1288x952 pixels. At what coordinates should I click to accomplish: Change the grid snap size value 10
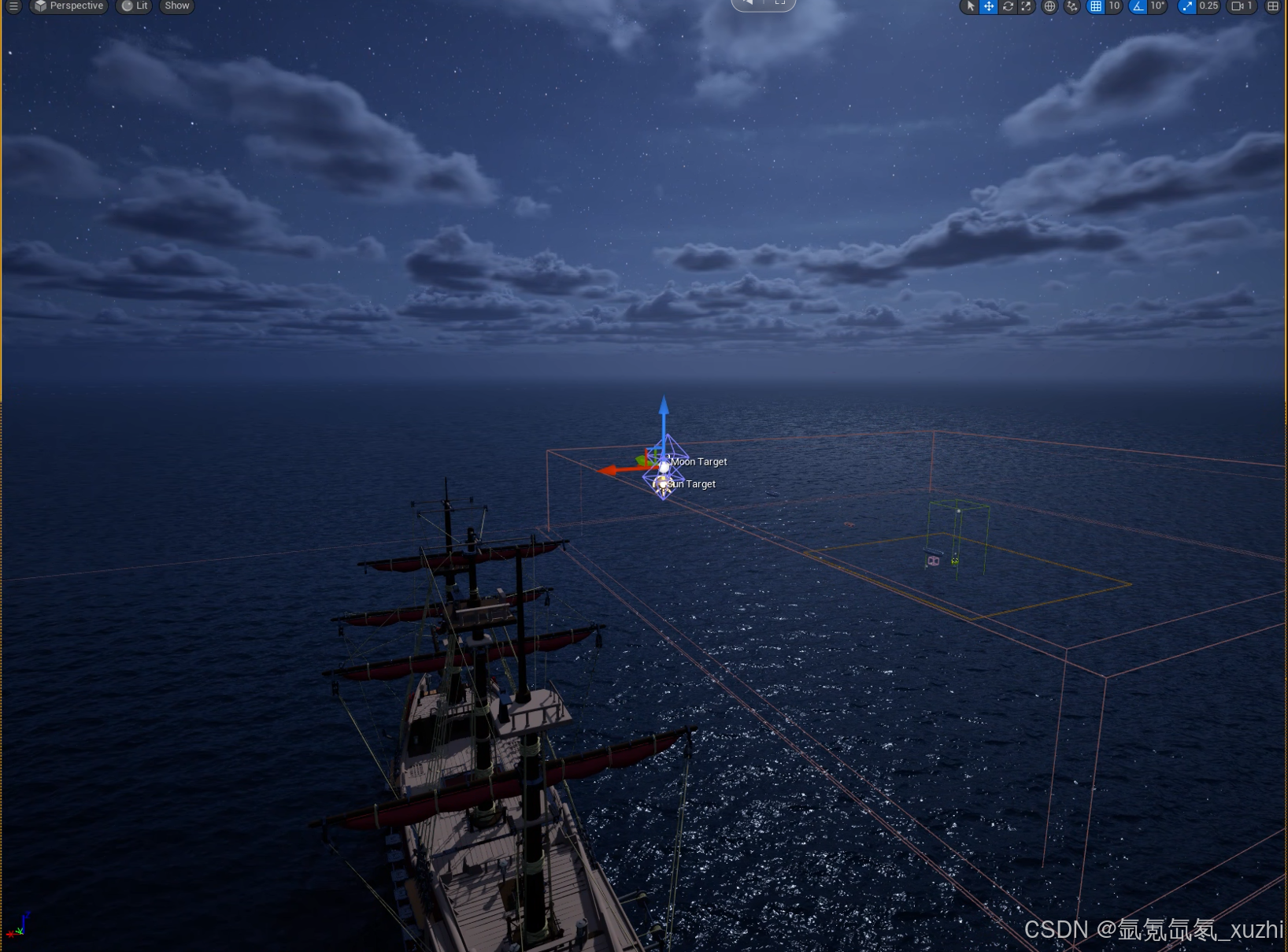(1114, 6)
